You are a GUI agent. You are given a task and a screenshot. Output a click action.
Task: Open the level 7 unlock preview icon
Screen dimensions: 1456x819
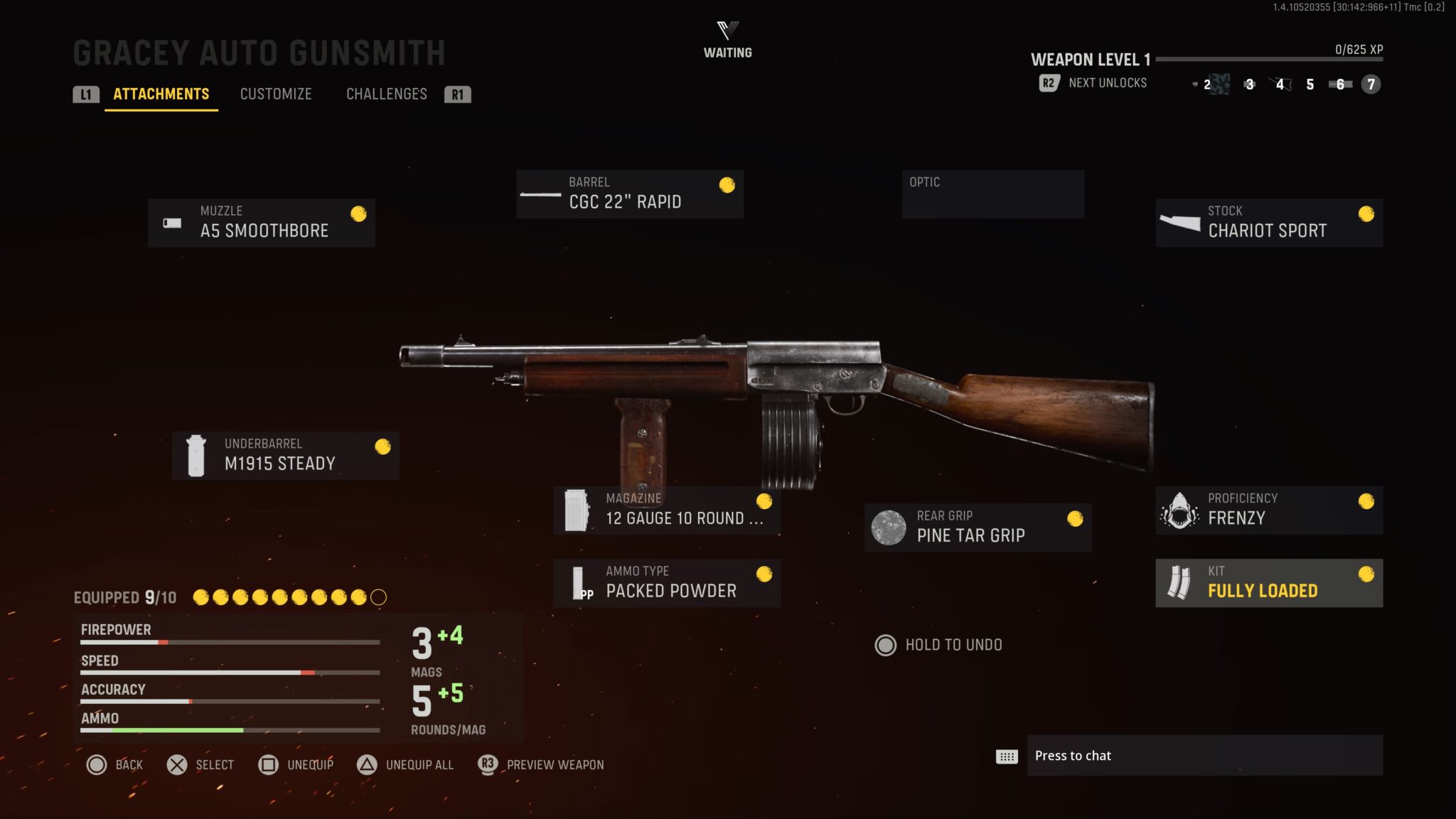[1369, 85]
